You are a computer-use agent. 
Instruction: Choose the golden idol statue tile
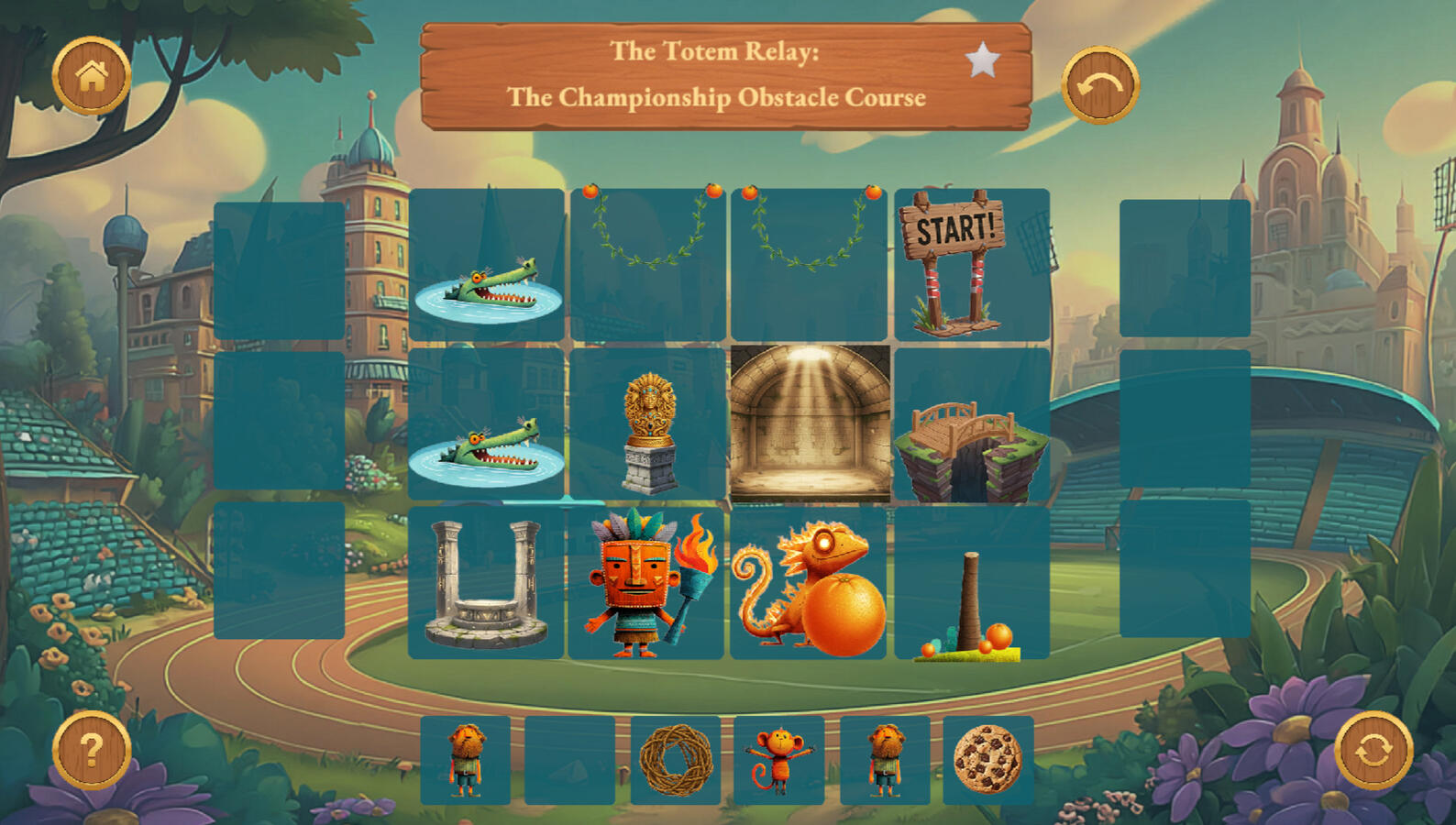648,423
